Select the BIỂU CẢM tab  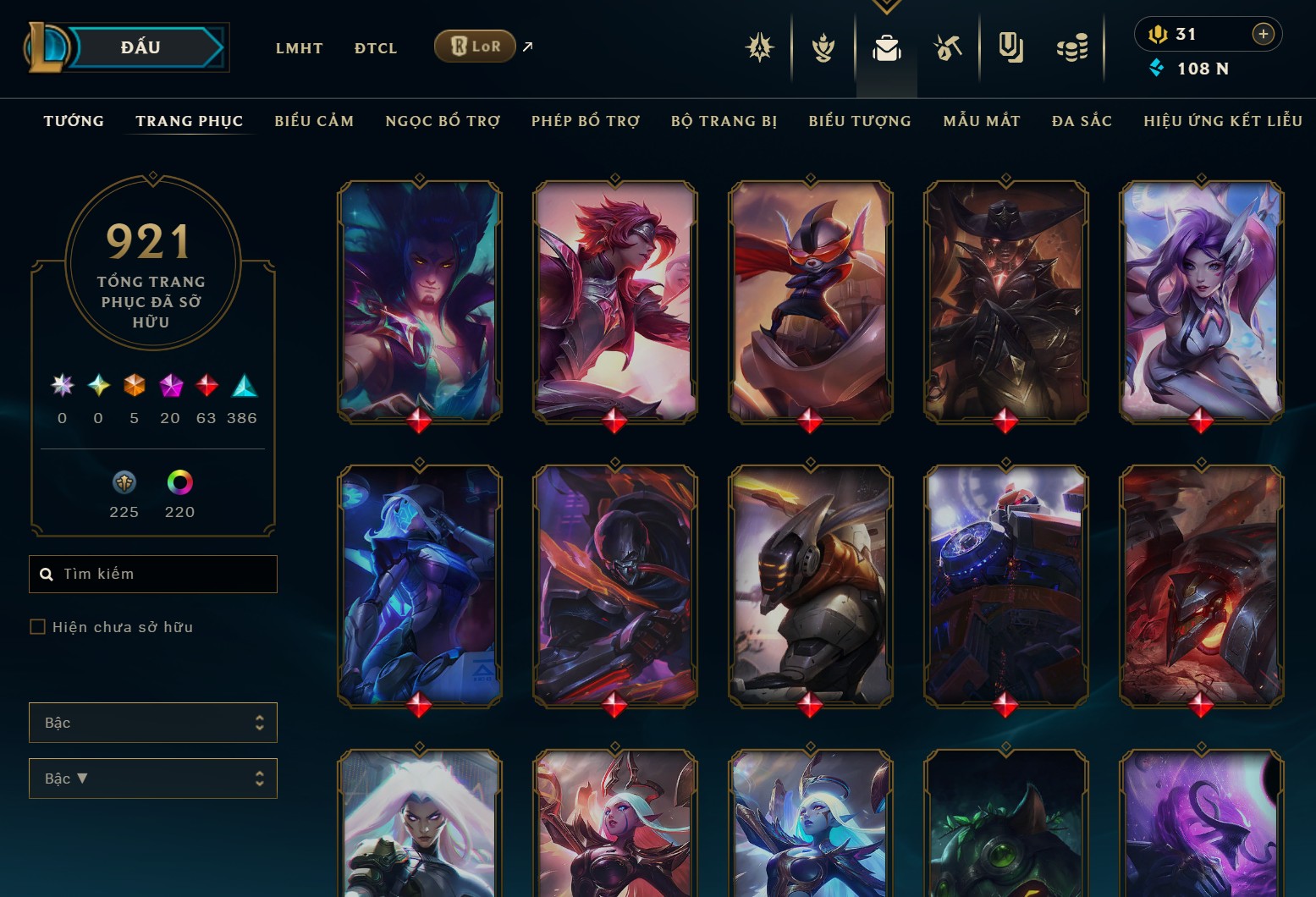[314, 121]
